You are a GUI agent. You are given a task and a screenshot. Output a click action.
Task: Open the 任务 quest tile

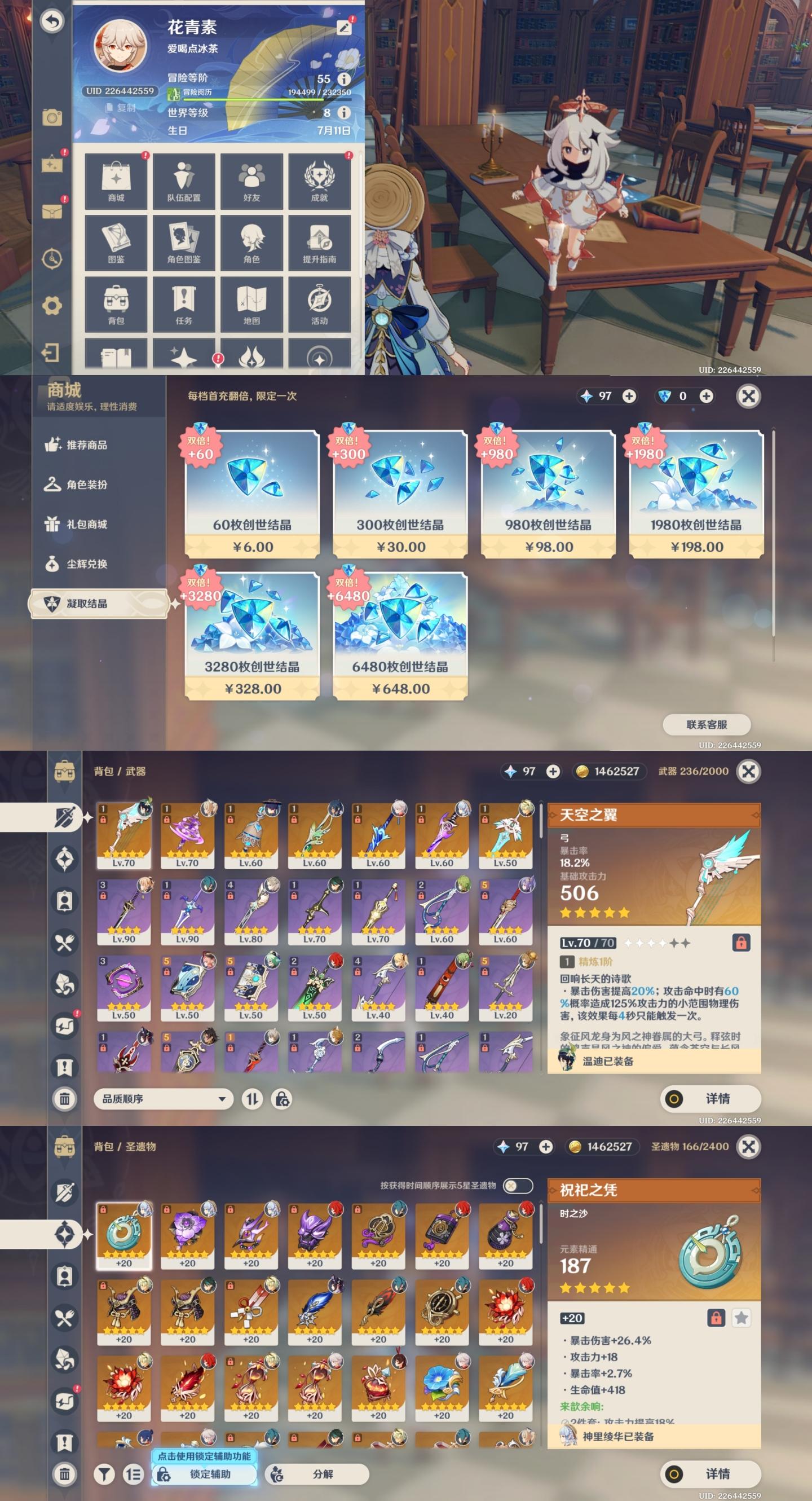pos(183,305)
